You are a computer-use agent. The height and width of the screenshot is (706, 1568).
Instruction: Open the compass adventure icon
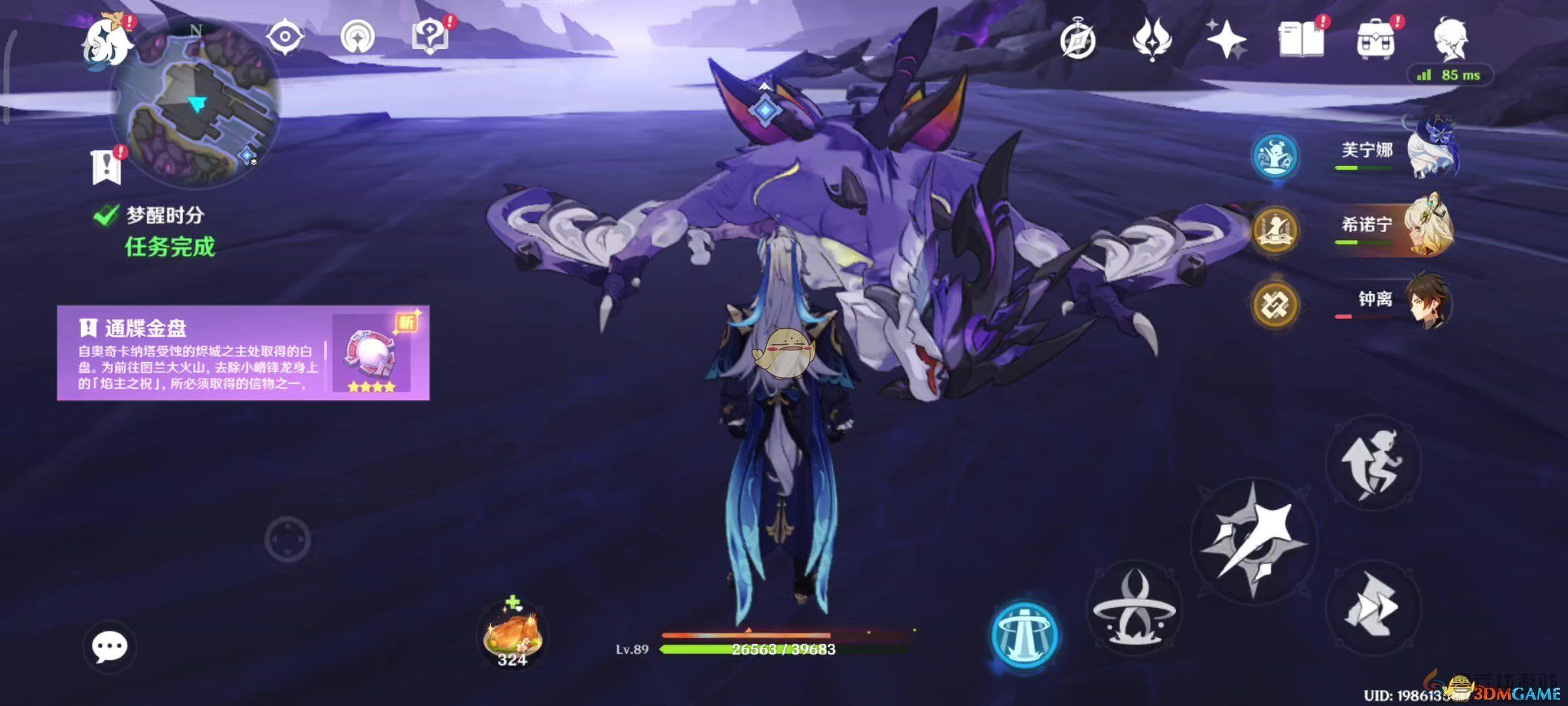tap(1077, 41)
